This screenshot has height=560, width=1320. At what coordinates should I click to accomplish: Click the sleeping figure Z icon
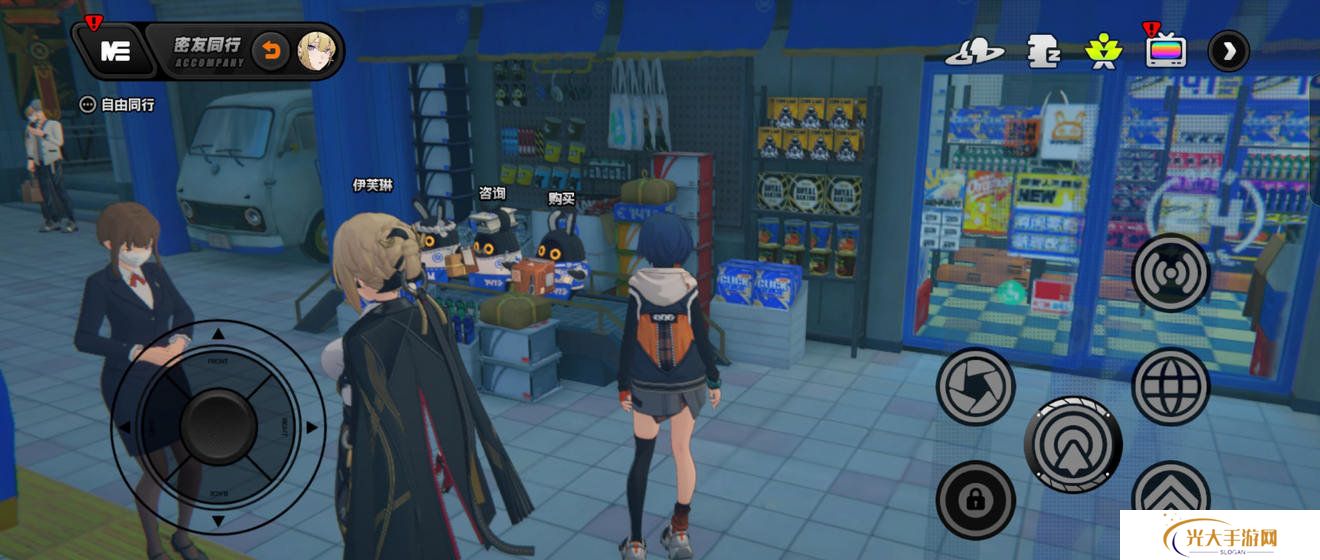click(1043, 51)
